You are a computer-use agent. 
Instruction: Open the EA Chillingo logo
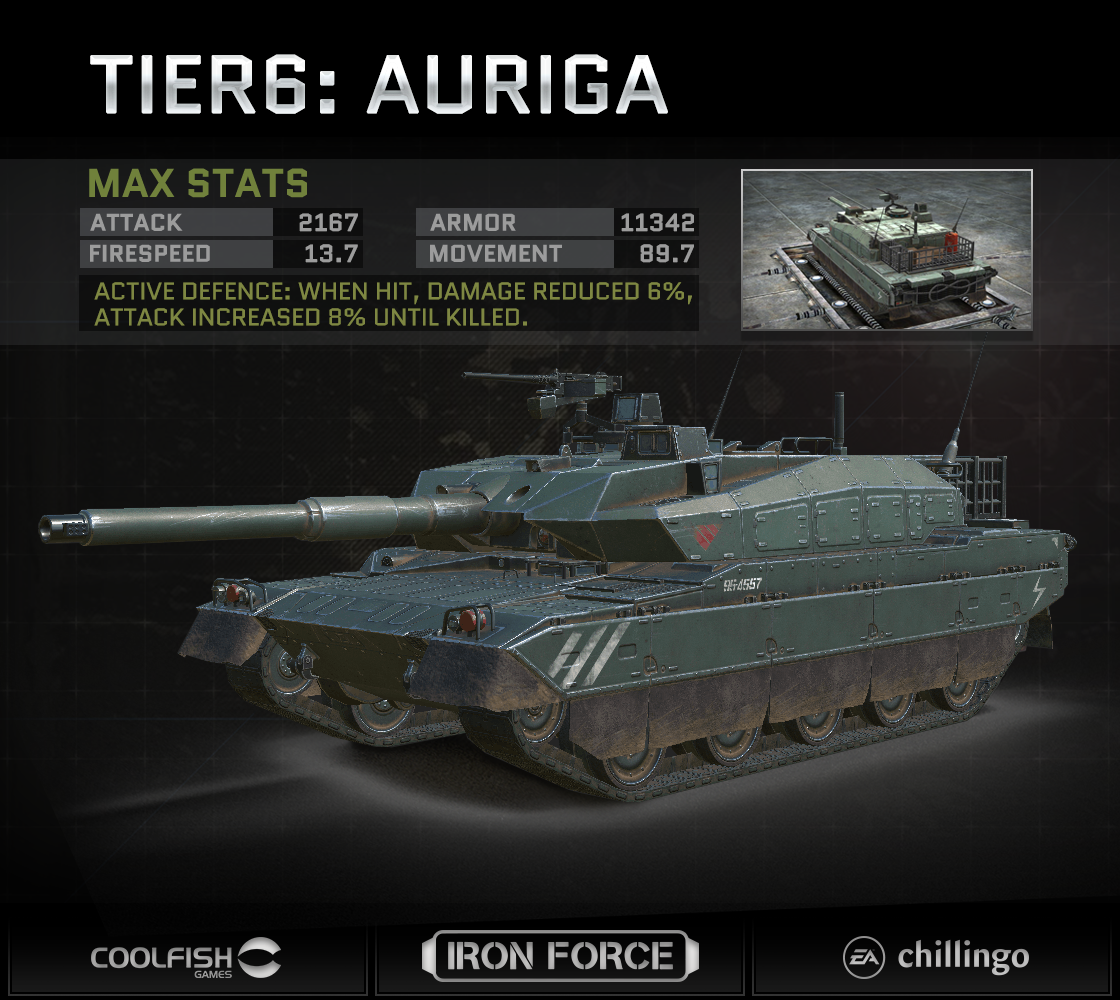tap(935, 957)
